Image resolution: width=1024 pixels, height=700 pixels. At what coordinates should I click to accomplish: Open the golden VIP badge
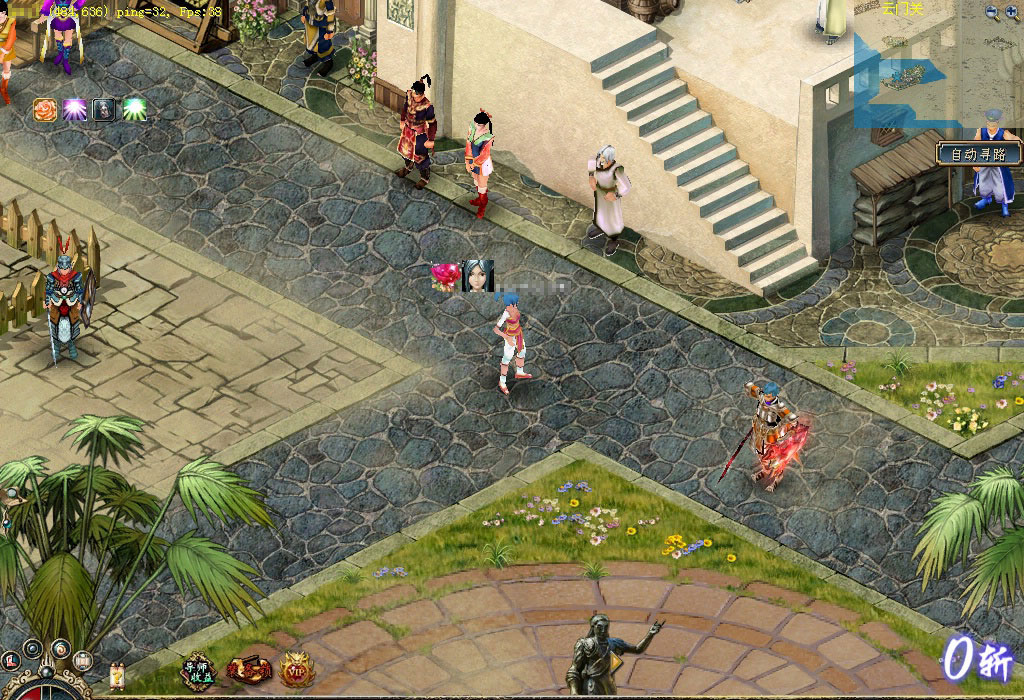pos(297,670)
